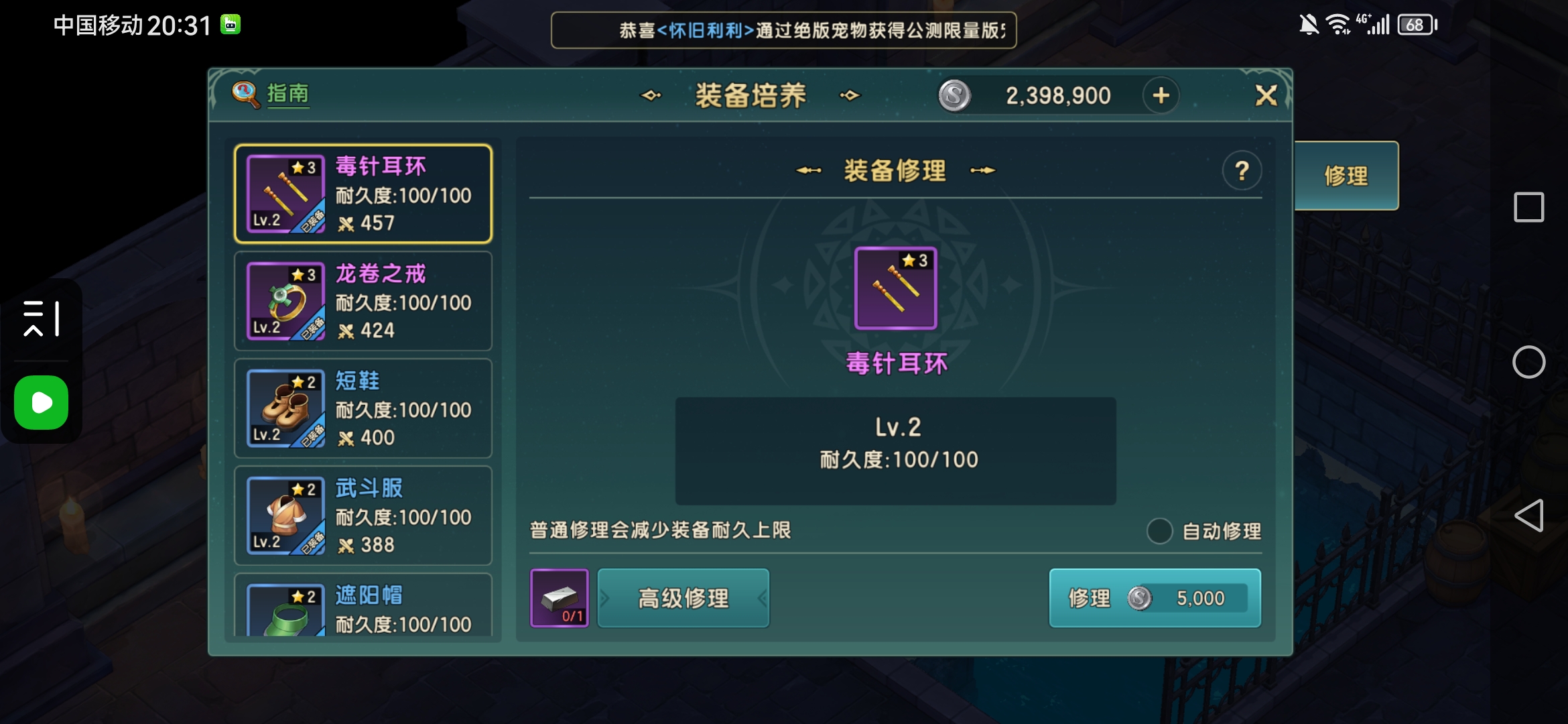Click the large 毒针耳环 preview thumbnail
1568x724 pixels.
[895, 288]
